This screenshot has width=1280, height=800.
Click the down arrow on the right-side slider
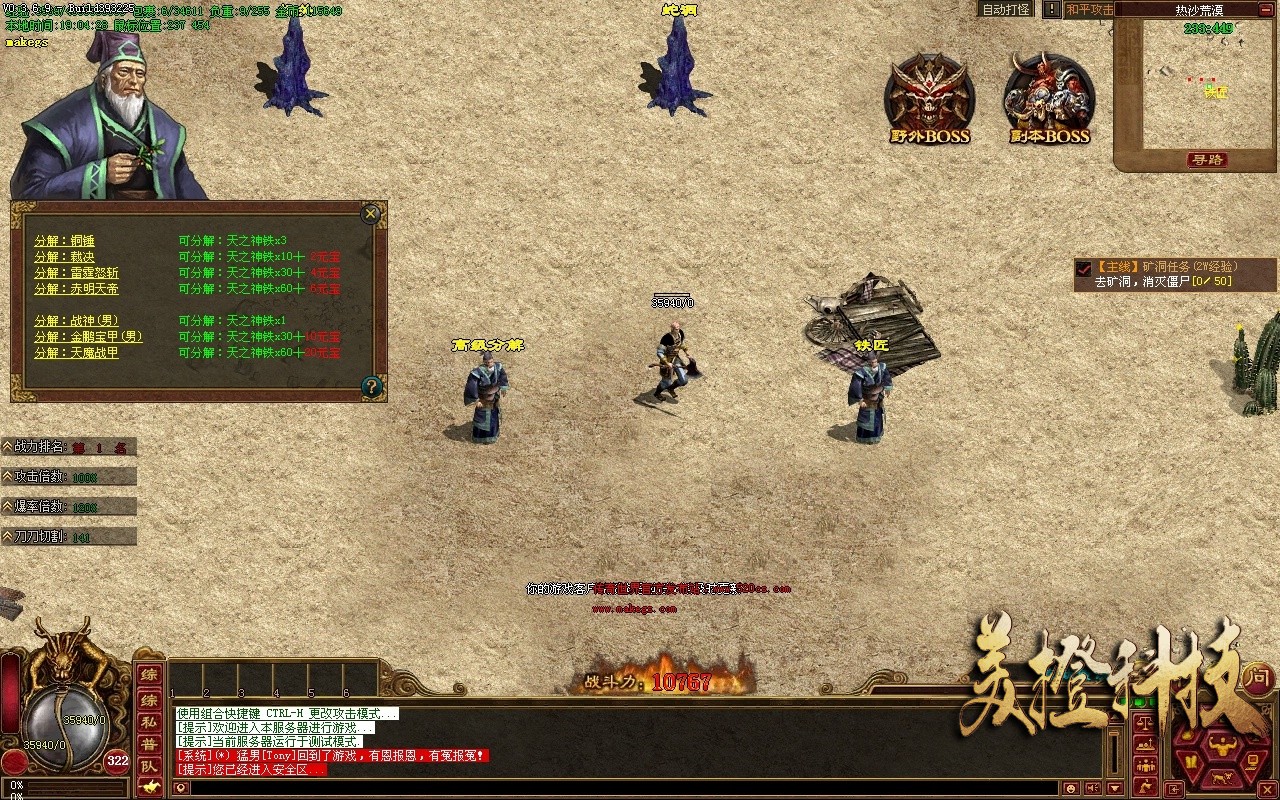coord(1114,788)
